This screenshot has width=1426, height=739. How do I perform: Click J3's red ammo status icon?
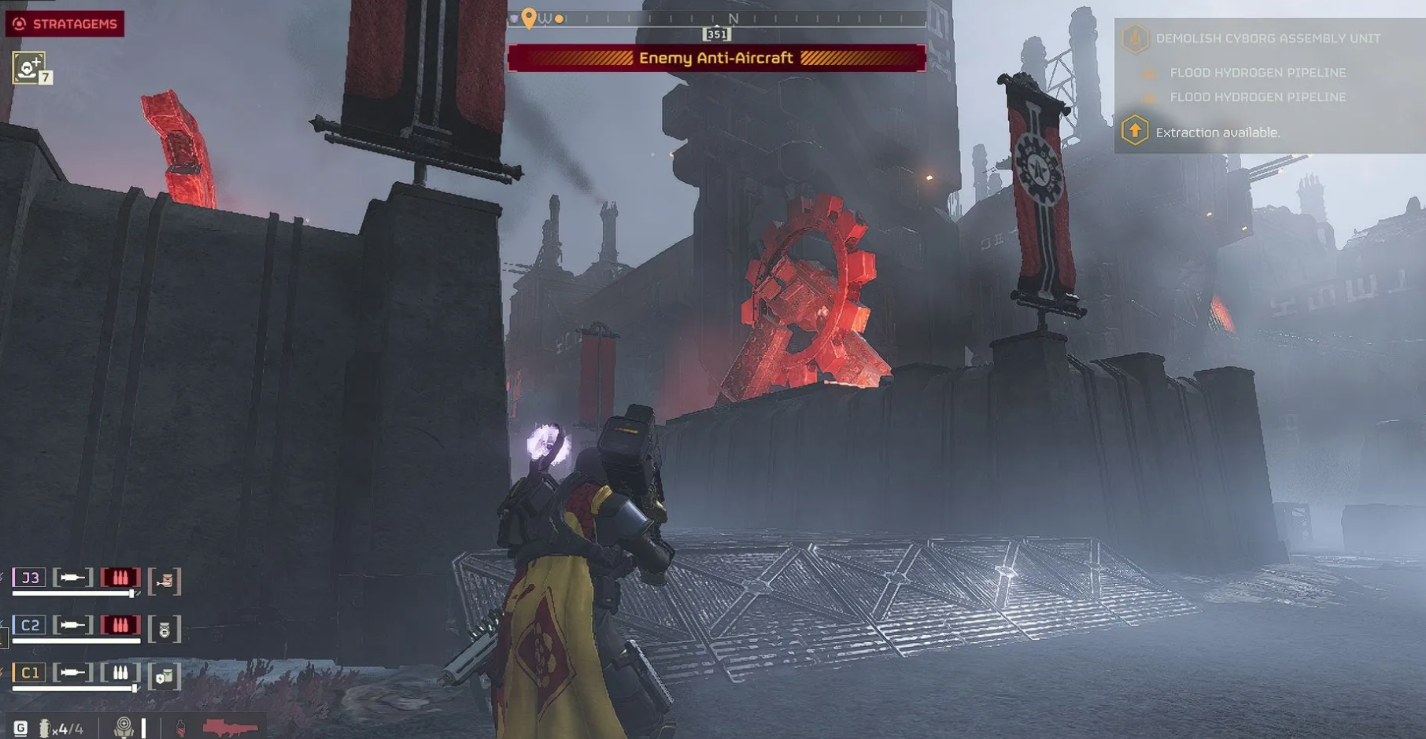pos(120,577)
